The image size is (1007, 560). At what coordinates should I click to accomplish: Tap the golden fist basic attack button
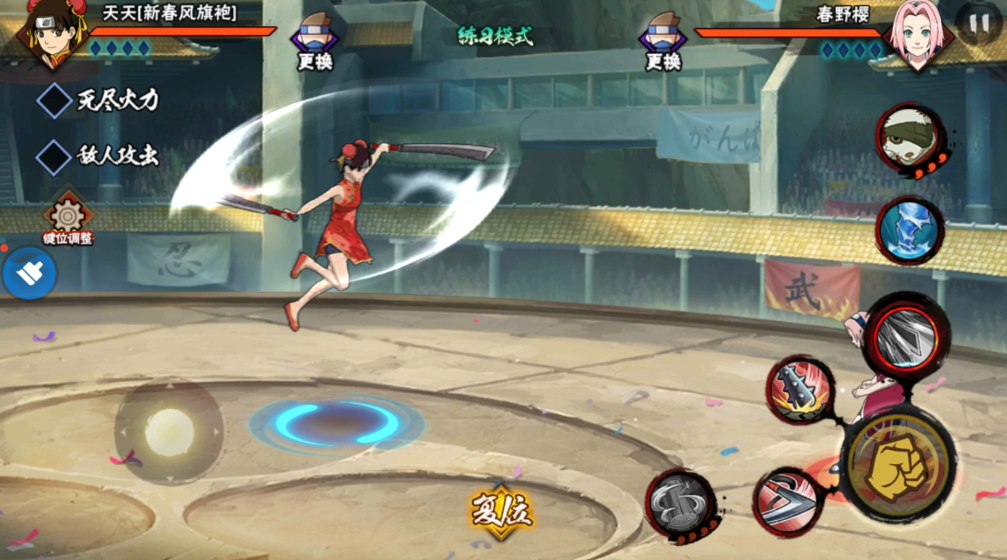897,464
